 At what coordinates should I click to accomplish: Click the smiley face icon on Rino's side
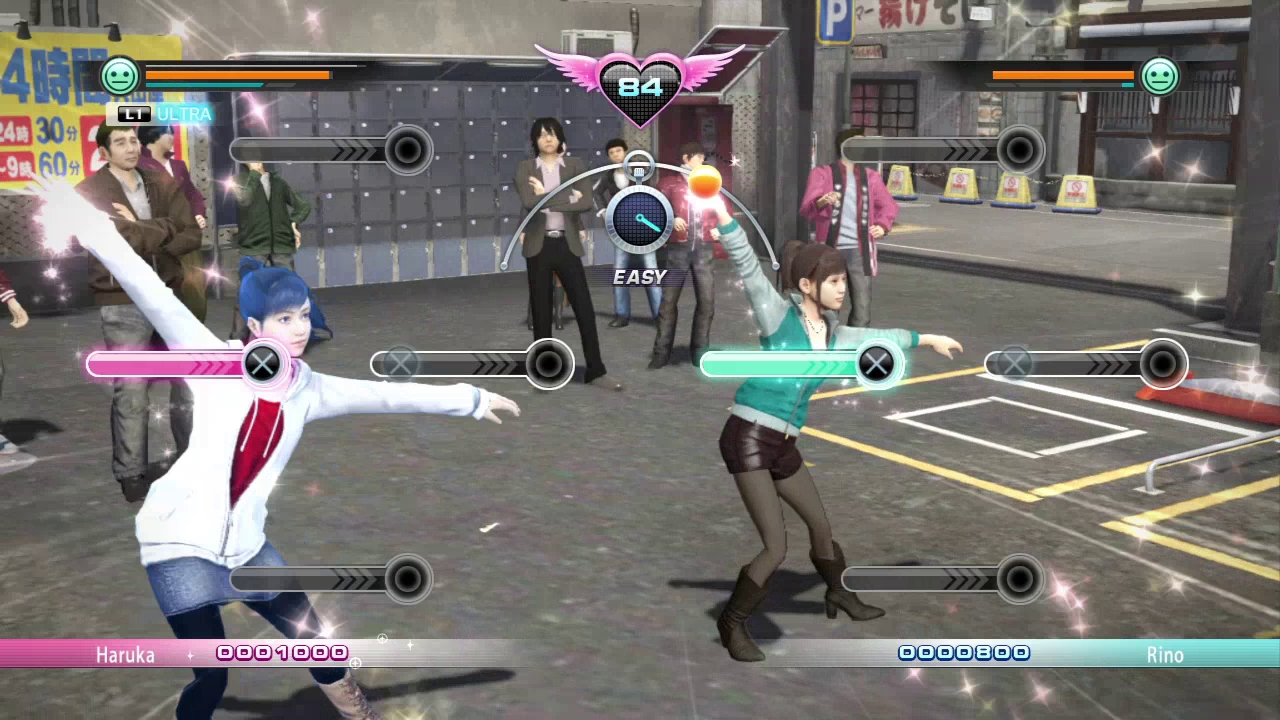[x=1160, y=76]
